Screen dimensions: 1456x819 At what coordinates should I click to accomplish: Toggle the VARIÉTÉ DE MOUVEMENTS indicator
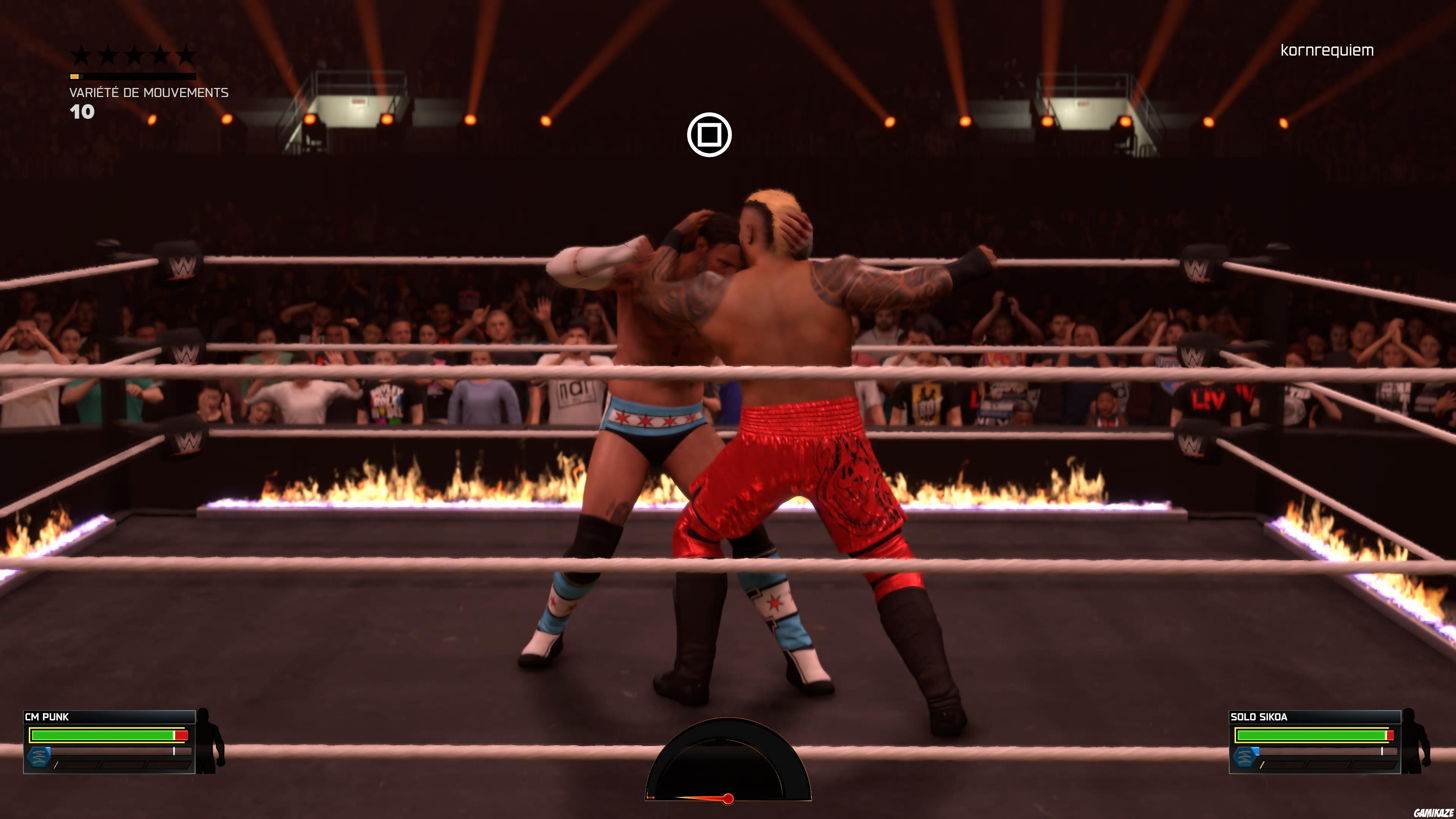[149, 93]
